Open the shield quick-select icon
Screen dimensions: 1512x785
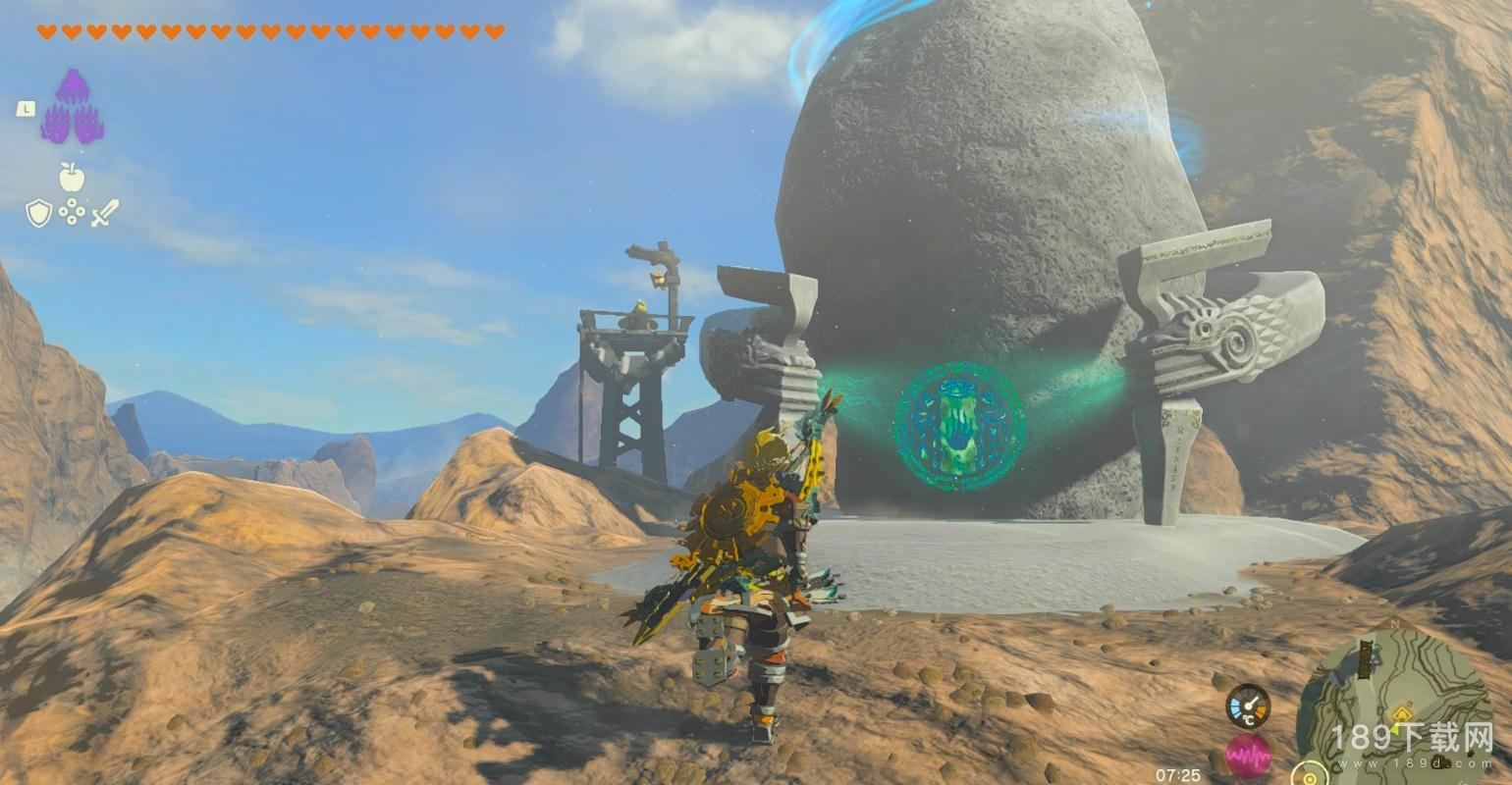coord(38,212)
